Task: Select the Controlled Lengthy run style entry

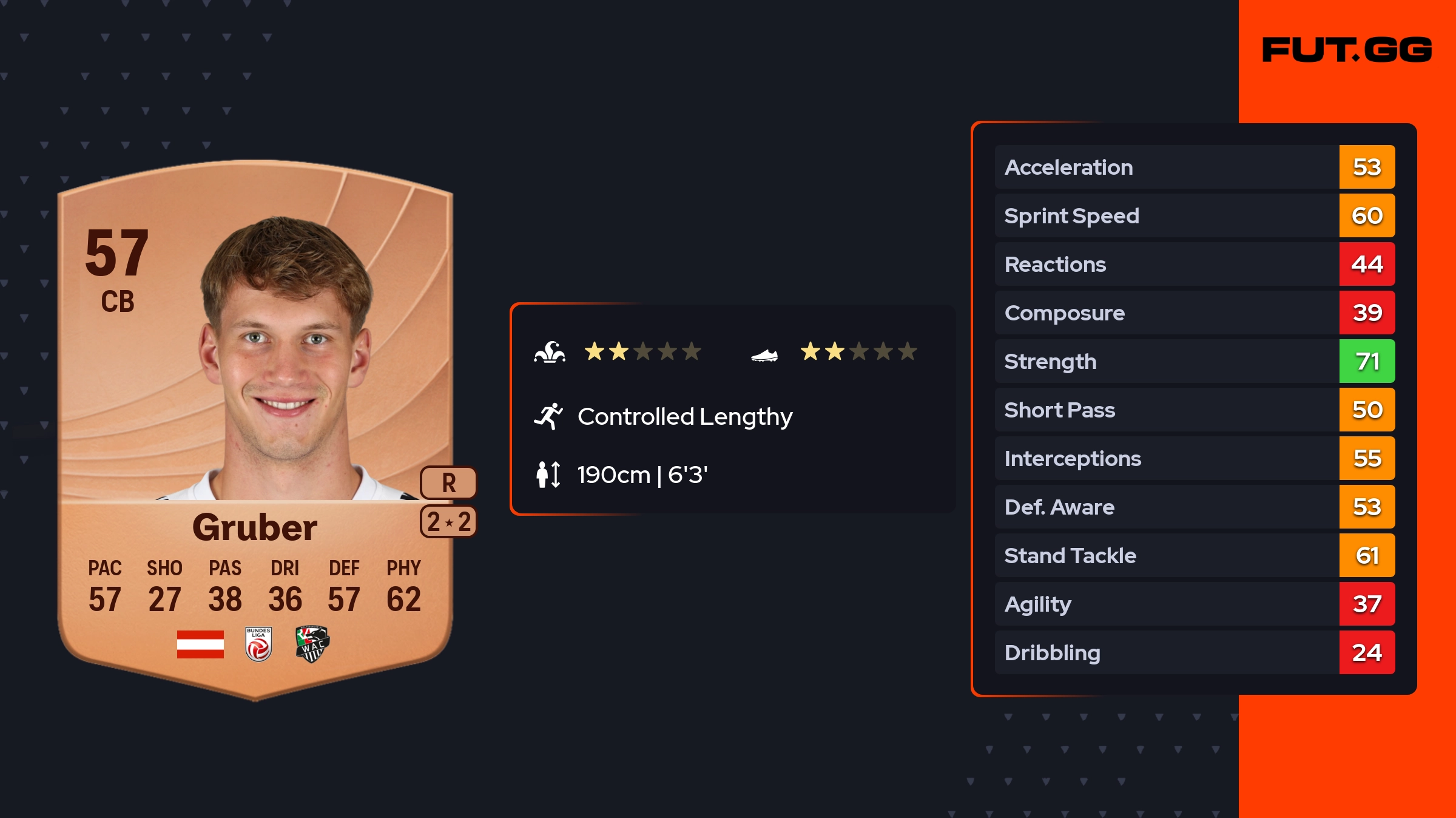Action: (684, 416)
